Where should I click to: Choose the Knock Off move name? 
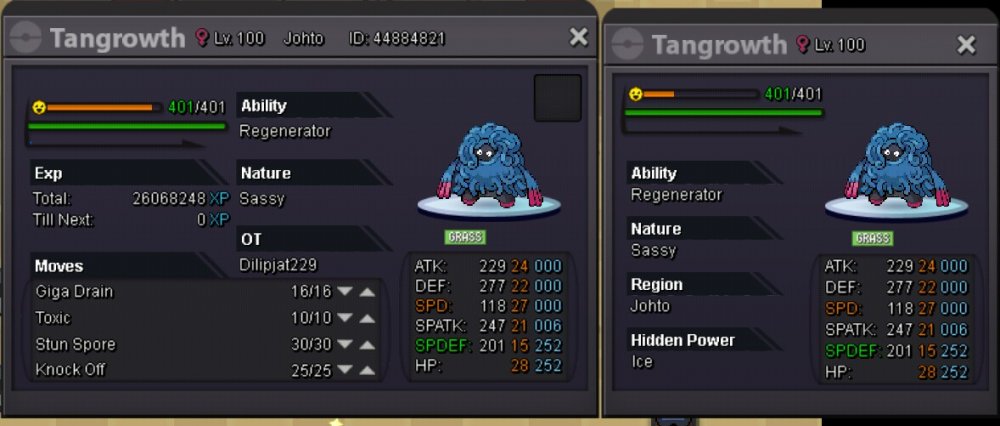(x=70, y=370)
